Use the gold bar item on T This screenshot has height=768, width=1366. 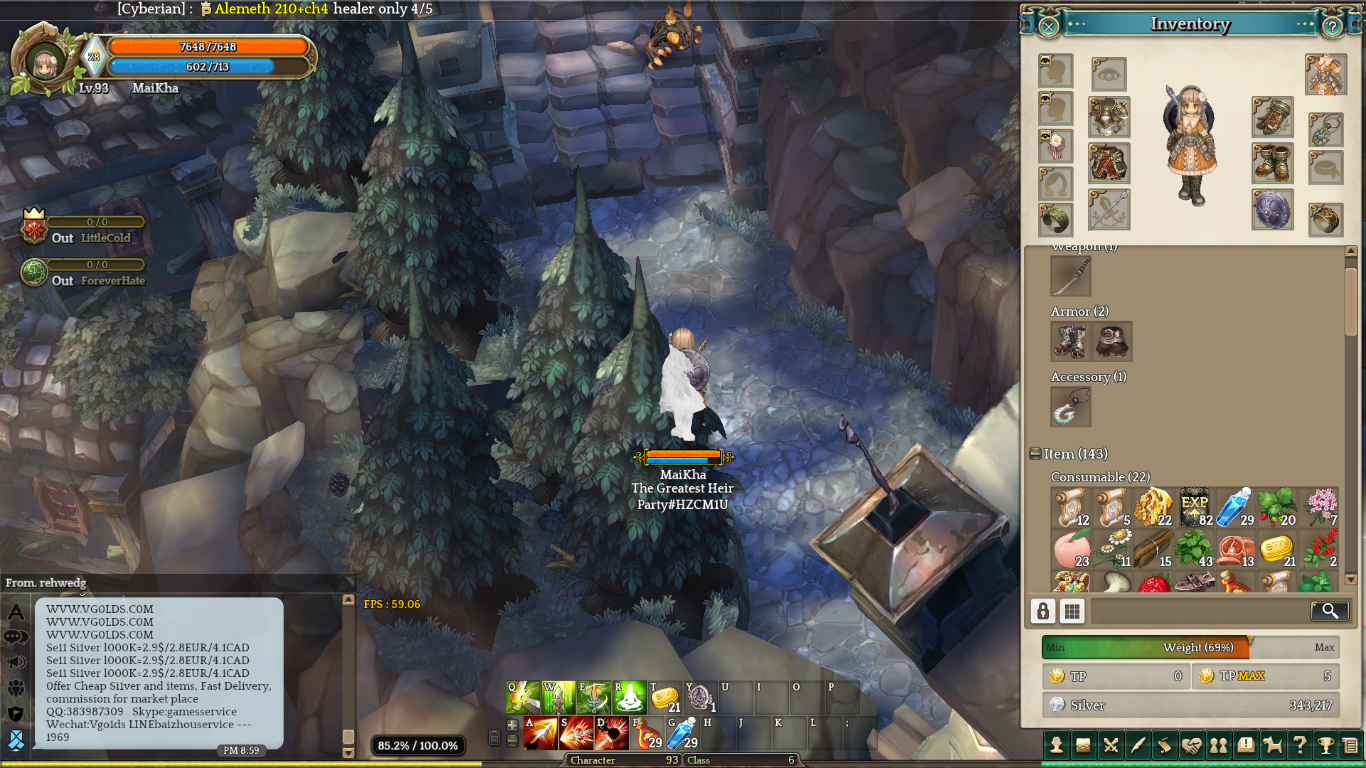(x=665, y=697)
